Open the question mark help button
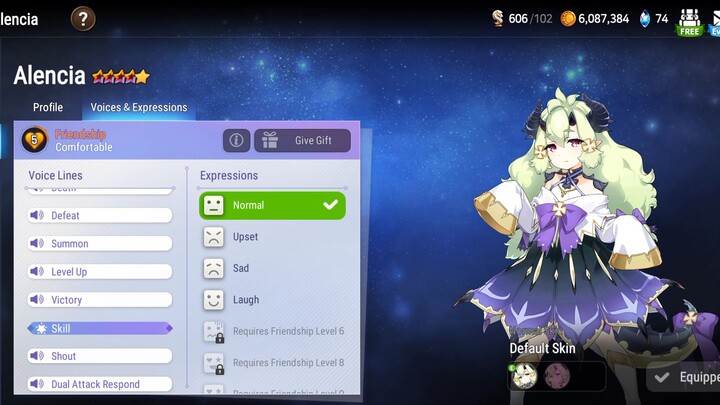This screenshot has height=405, width=720. point(84,18)
